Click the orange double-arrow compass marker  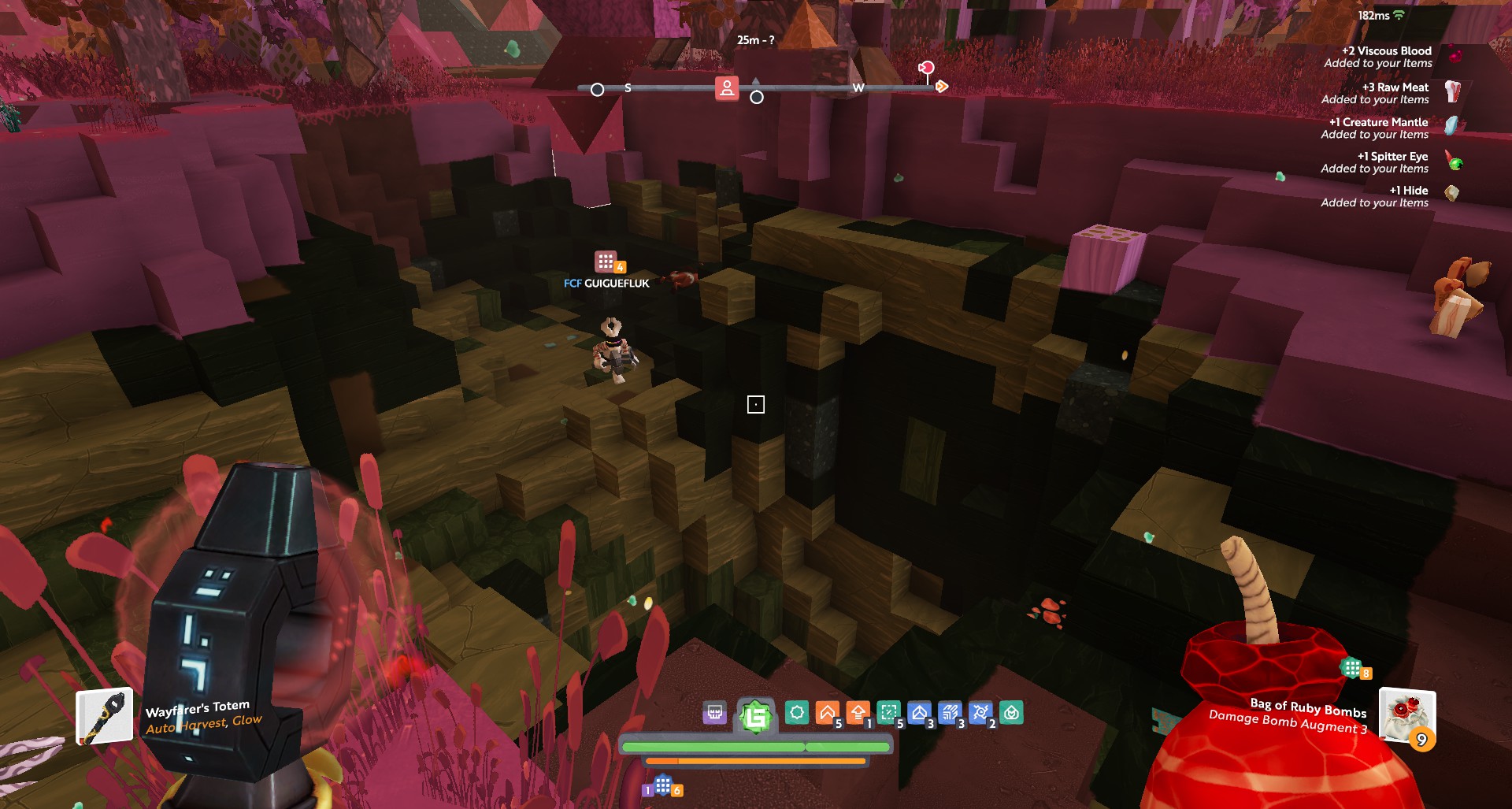click(941, 87)
